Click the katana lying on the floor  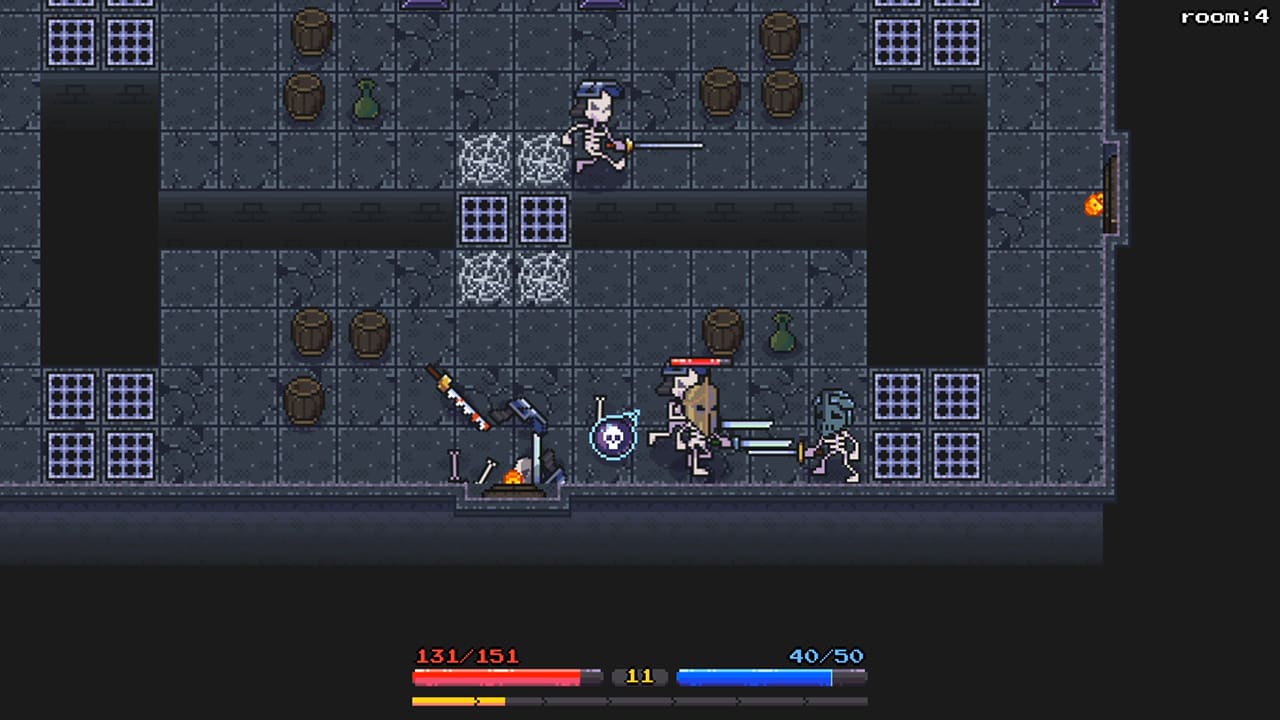tap(460, 400)
